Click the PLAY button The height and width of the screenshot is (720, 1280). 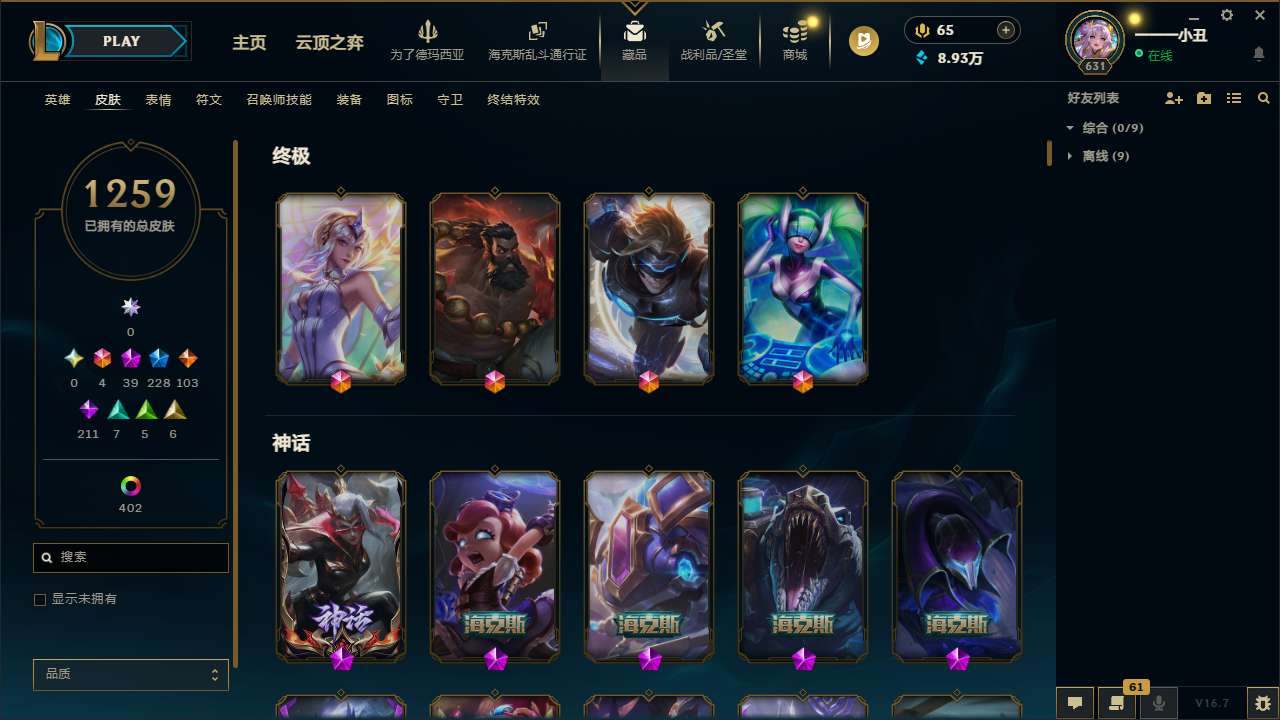[x=121, y=41]
